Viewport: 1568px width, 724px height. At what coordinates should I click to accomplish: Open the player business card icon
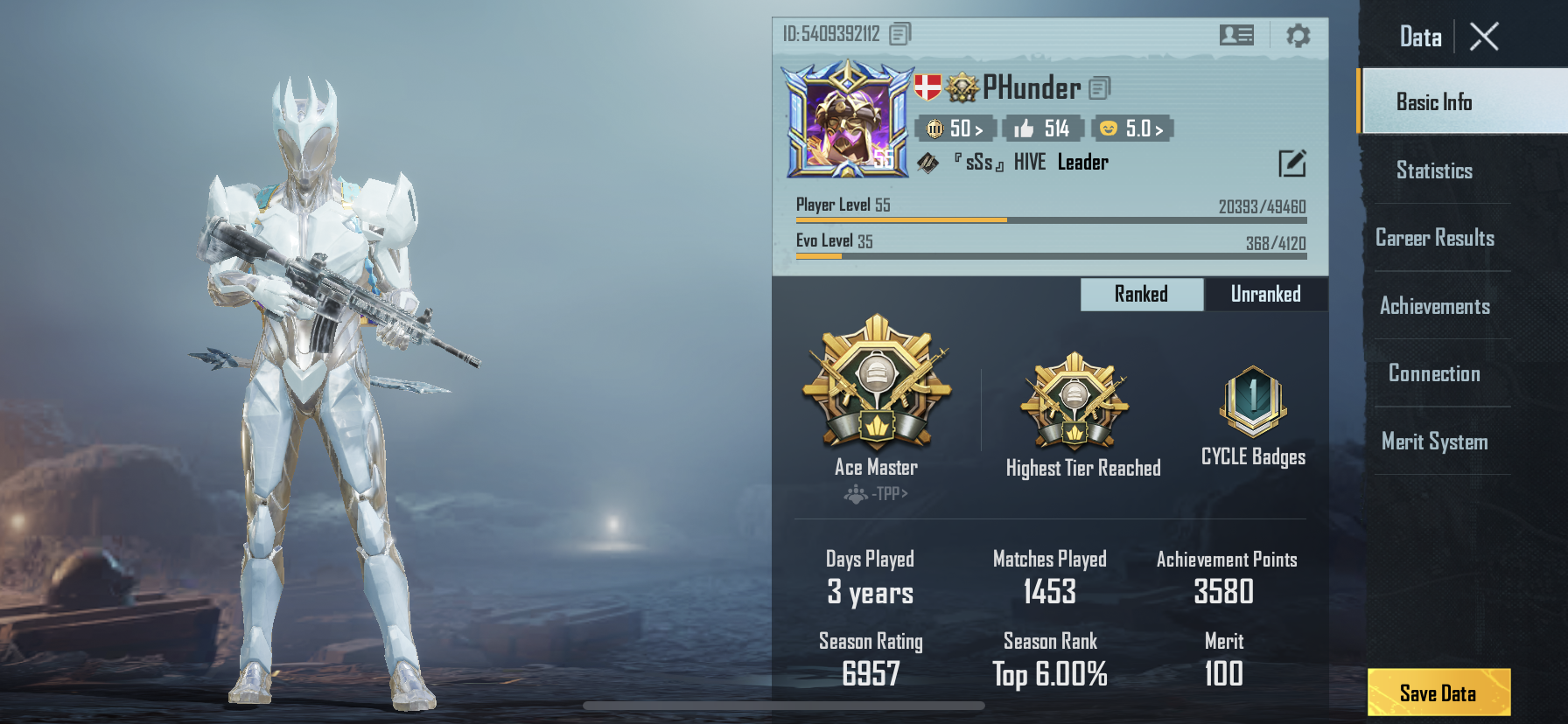tap(1235, 35)
